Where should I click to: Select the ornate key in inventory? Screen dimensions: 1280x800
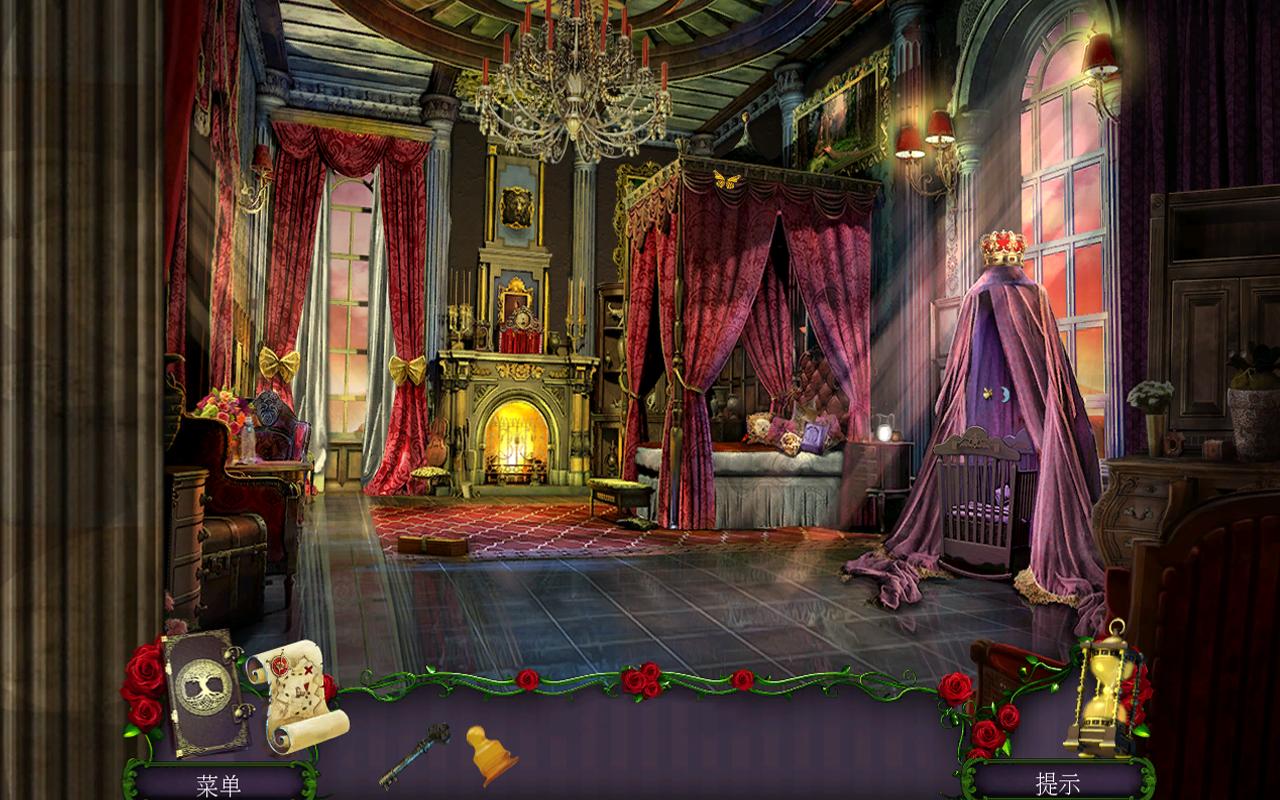pyautogui.click(x=414, y=754)
